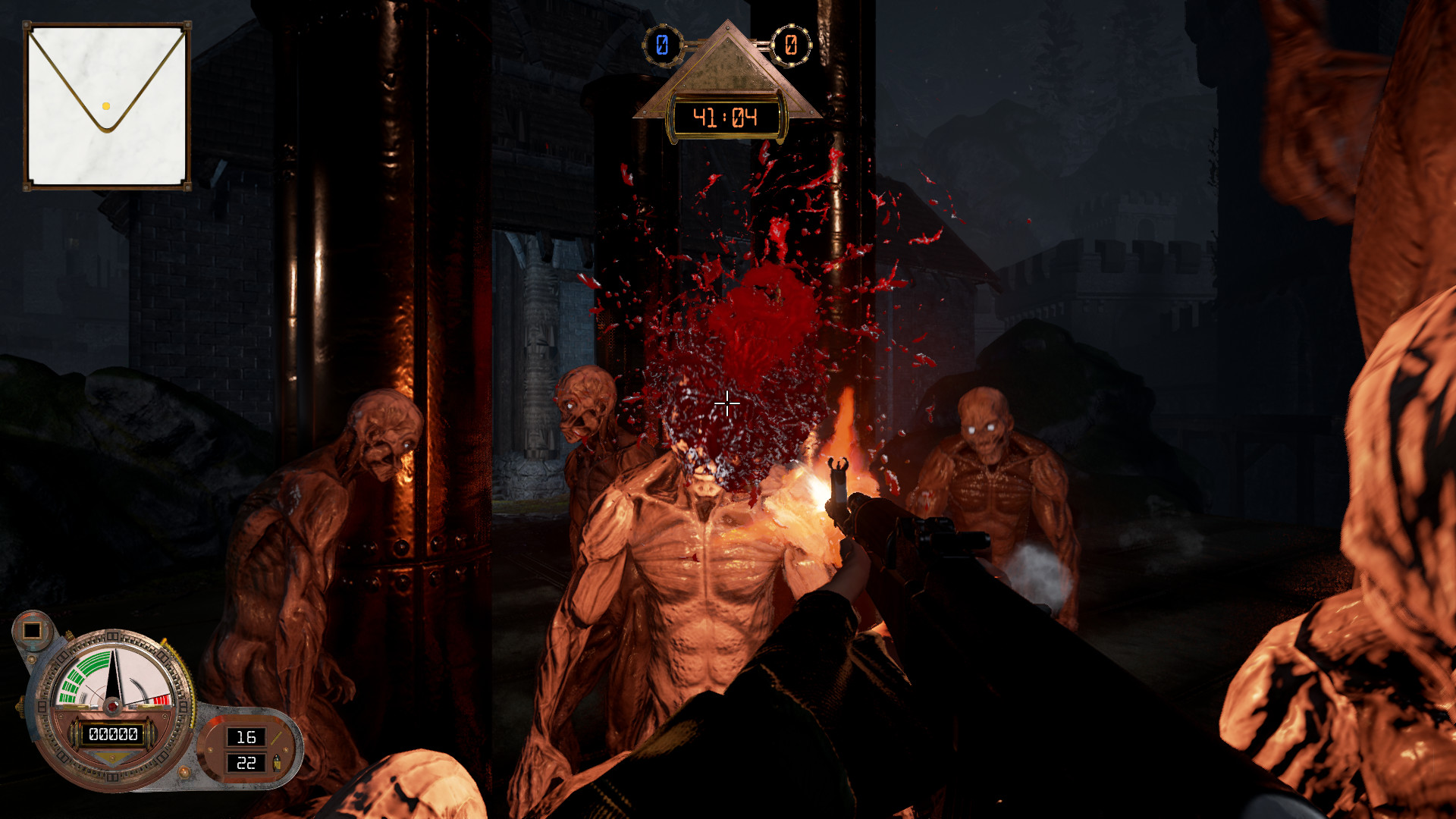The image size is (1456, 819).
Task: Toggle the red armor segment display
Action: [x=162, y=700]
